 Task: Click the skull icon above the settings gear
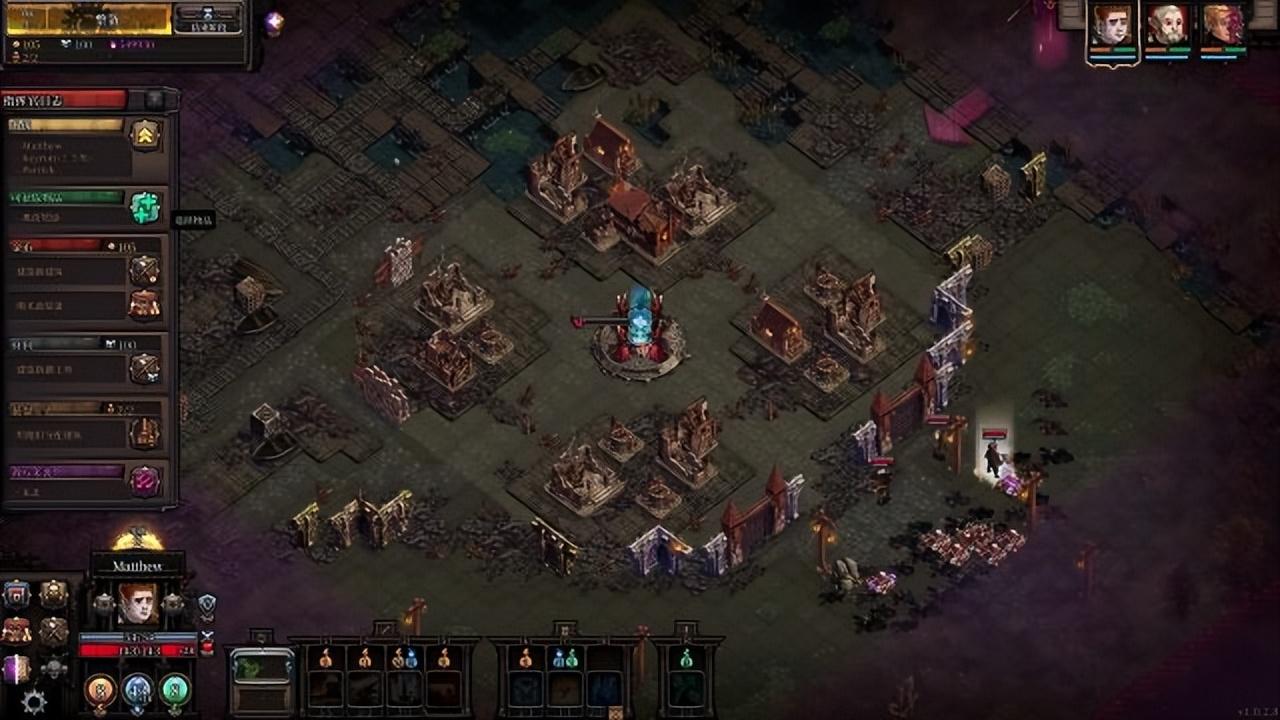[53, 668]
